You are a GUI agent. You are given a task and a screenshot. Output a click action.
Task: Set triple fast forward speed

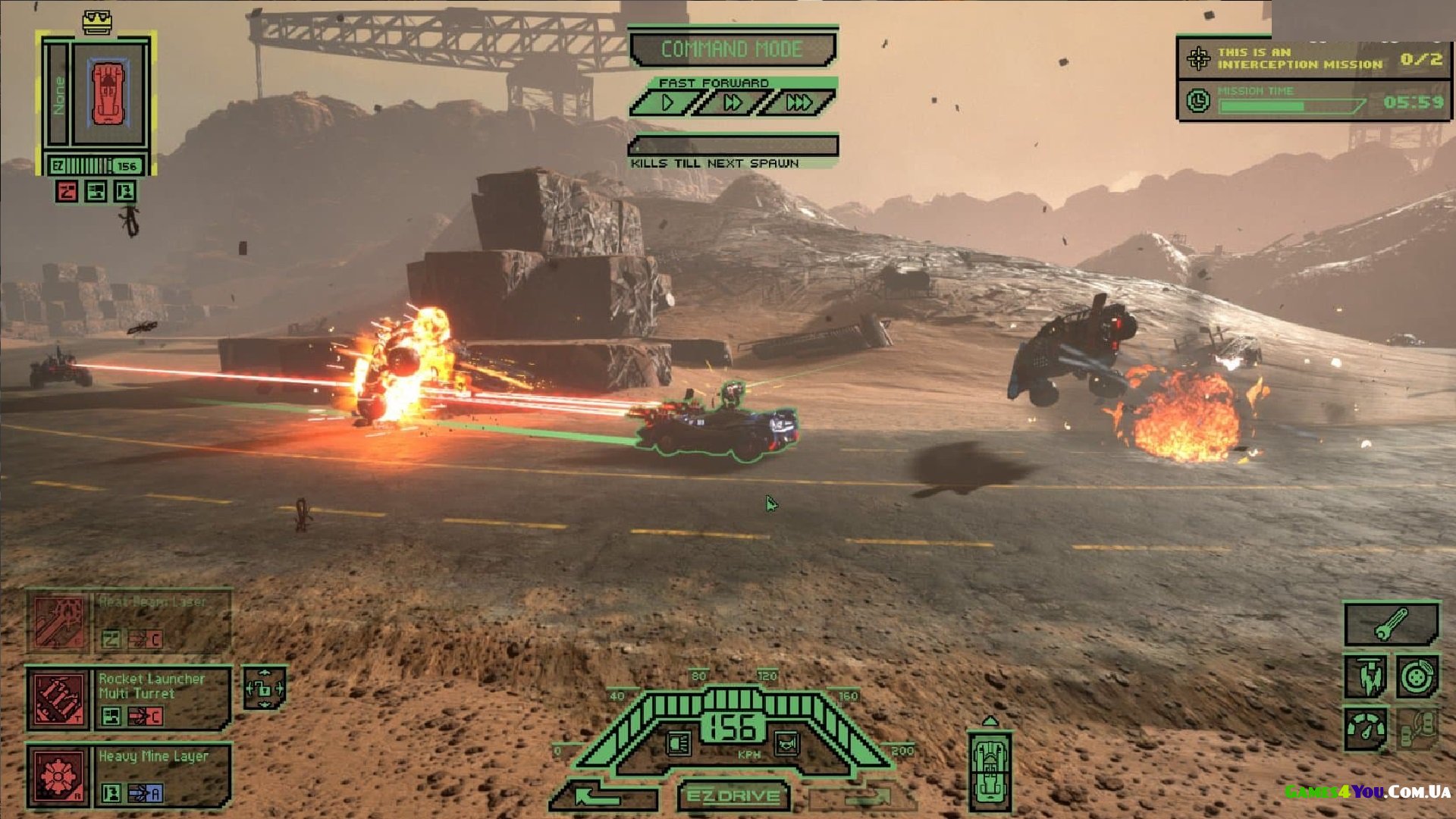tap(798, 102)
